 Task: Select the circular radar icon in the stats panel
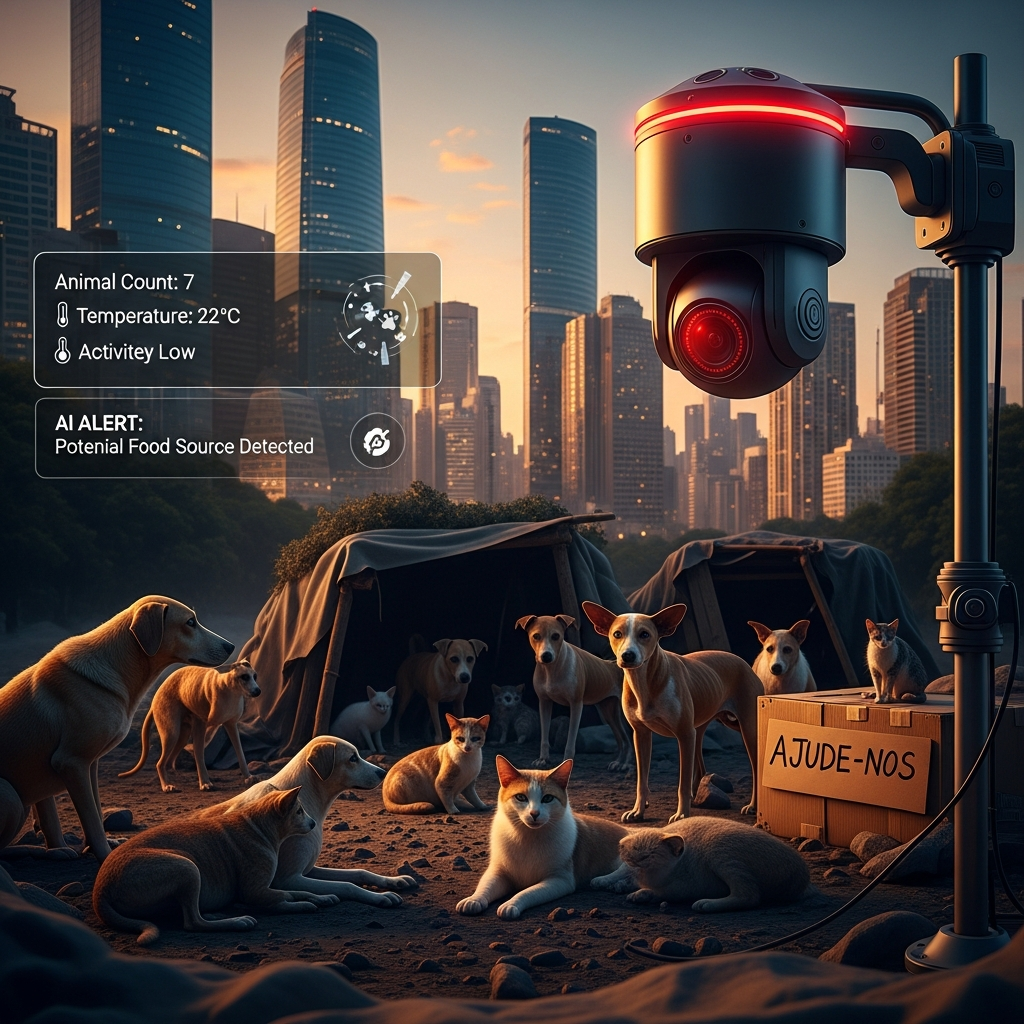click(377, 317)
